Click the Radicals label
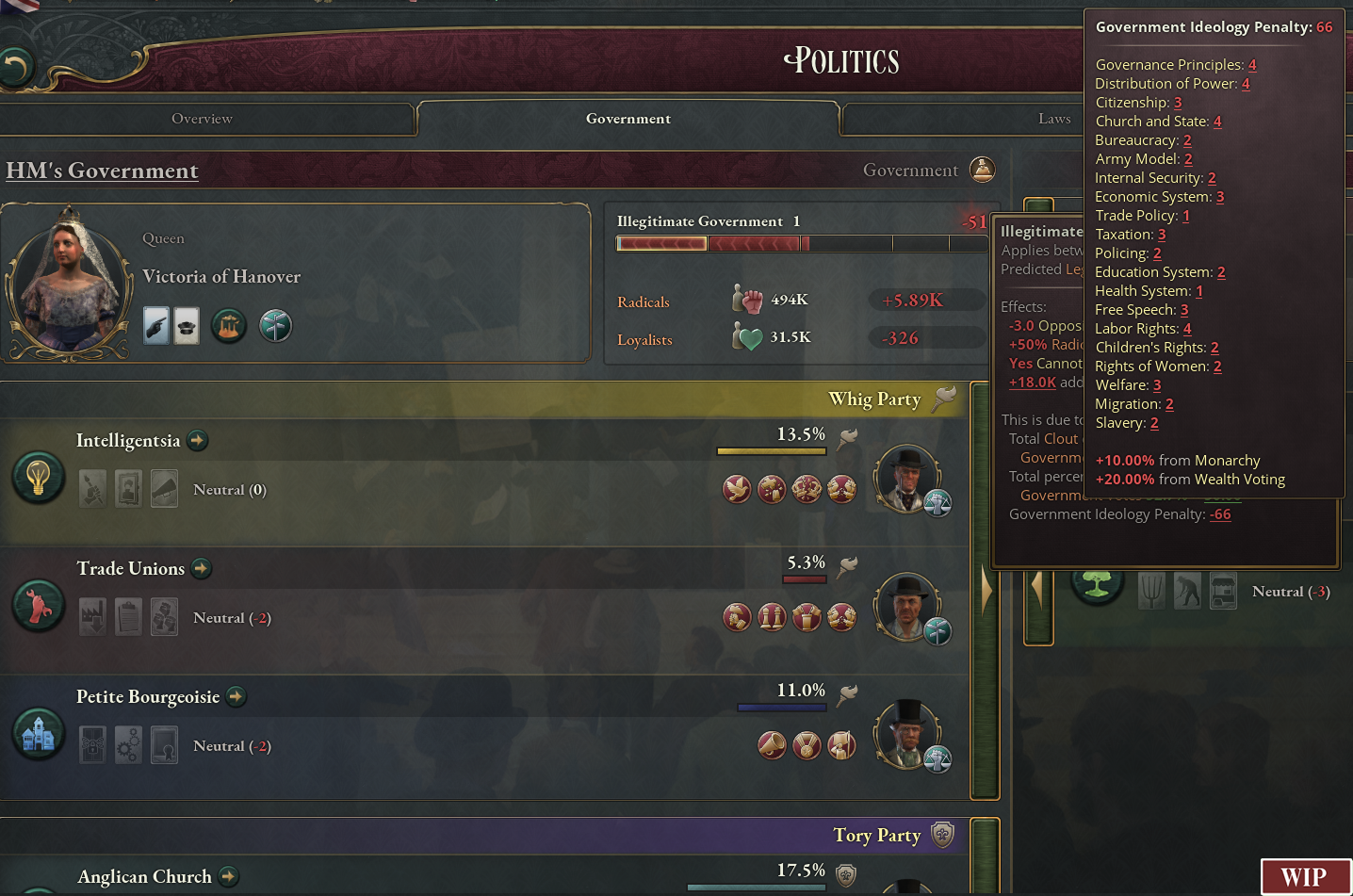The width and height of the screenshot is (1353, 896). tap(644, 302)
